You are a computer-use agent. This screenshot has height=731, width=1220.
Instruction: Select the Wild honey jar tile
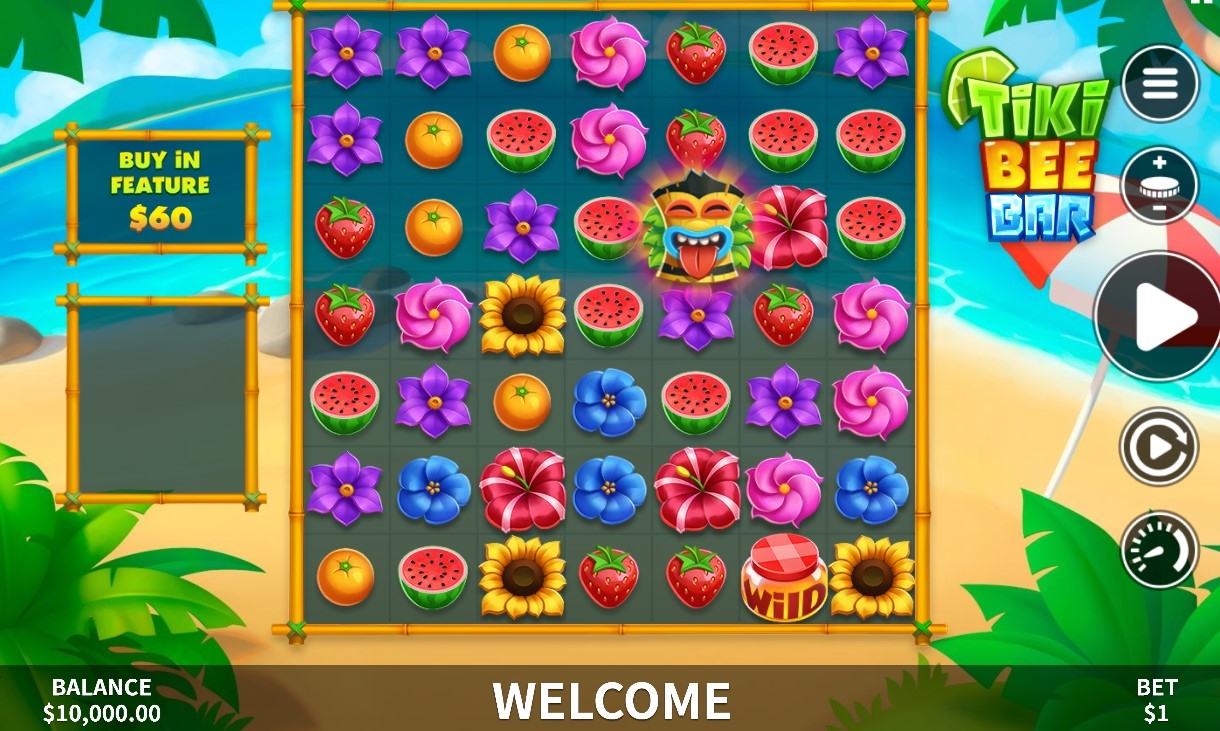[784, 579]
